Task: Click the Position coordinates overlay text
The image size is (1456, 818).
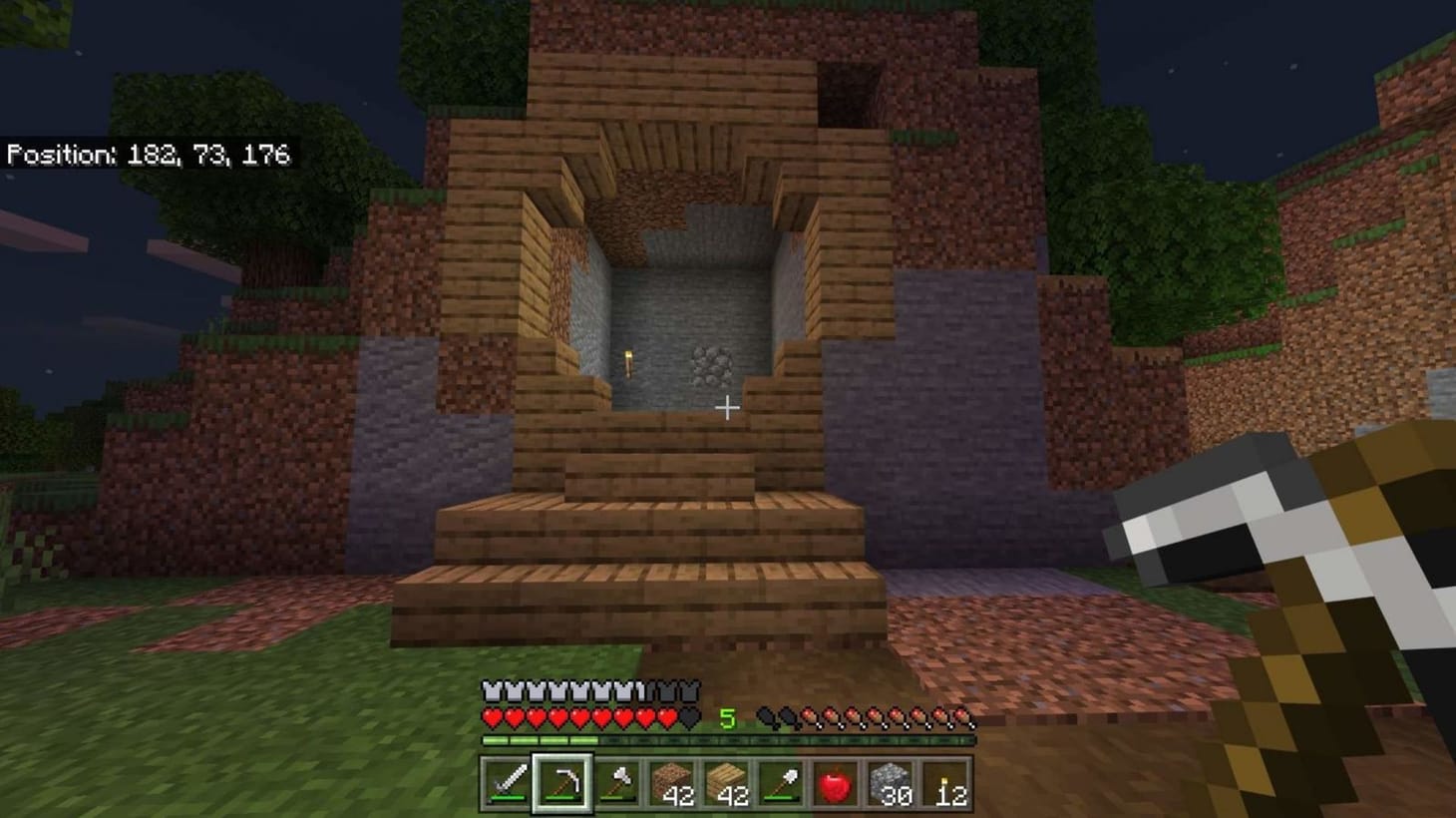Action: [x=150, y=156]
